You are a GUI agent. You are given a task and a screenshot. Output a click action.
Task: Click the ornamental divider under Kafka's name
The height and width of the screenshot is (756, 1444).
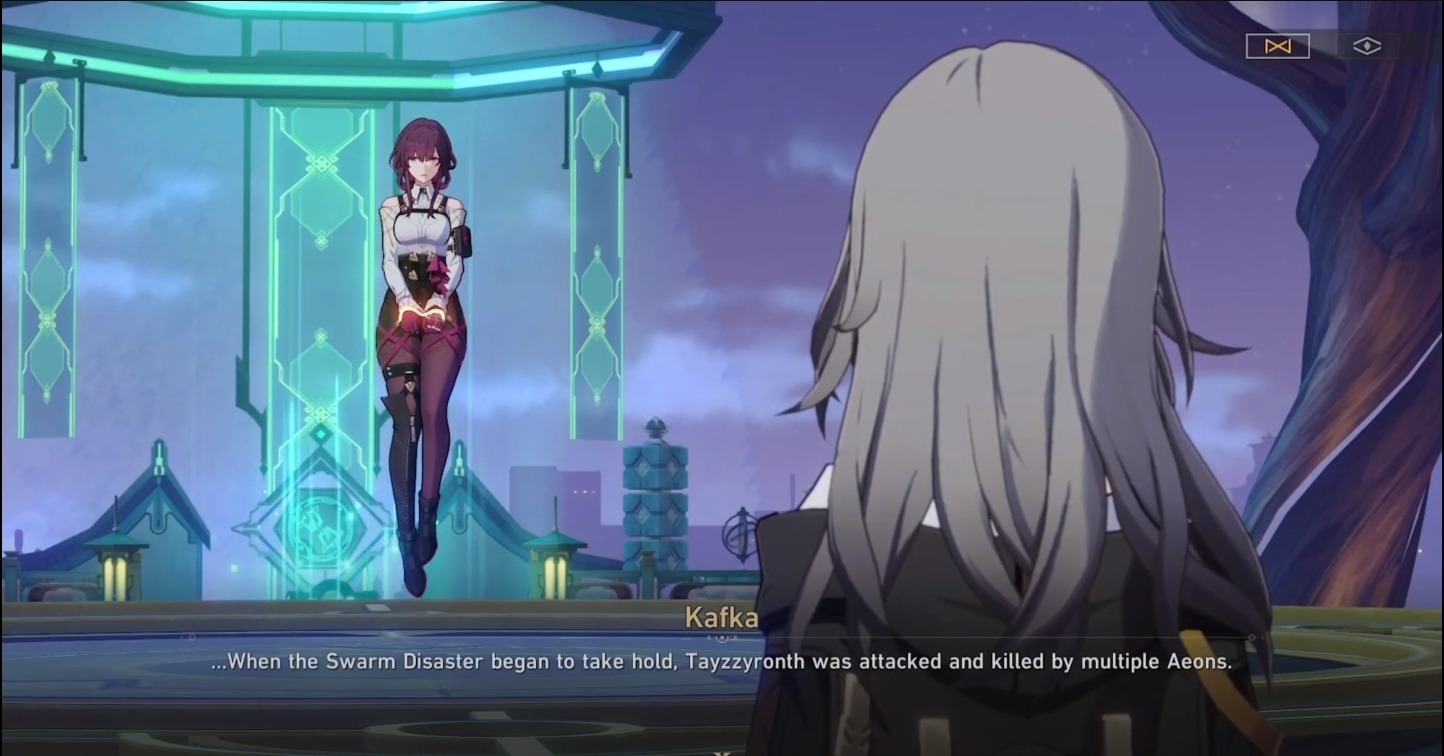point(722,637)
